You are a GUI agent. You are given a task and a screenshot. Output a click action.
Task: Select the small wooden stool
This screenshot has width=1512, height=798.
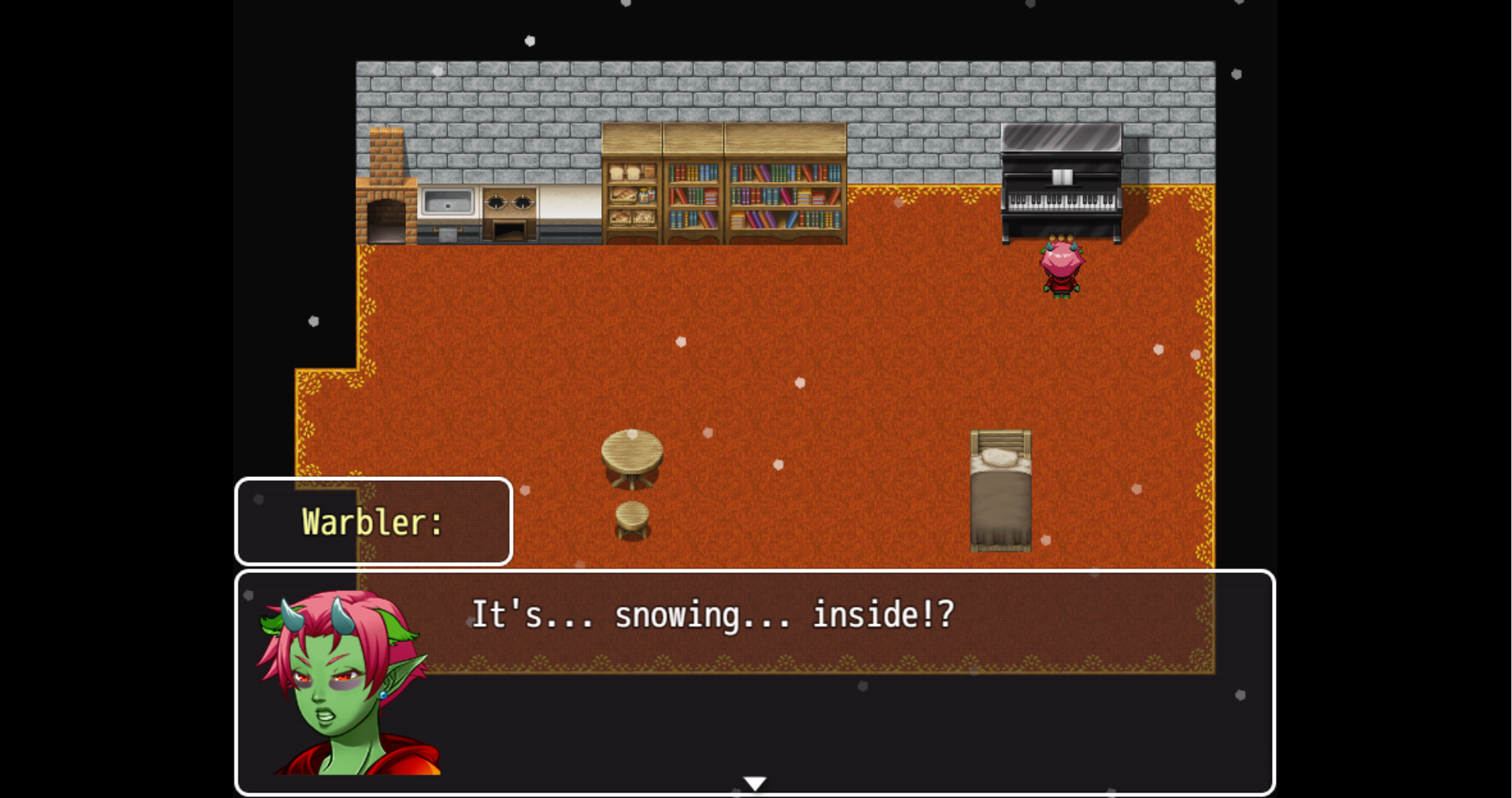[x=634, y=521]
